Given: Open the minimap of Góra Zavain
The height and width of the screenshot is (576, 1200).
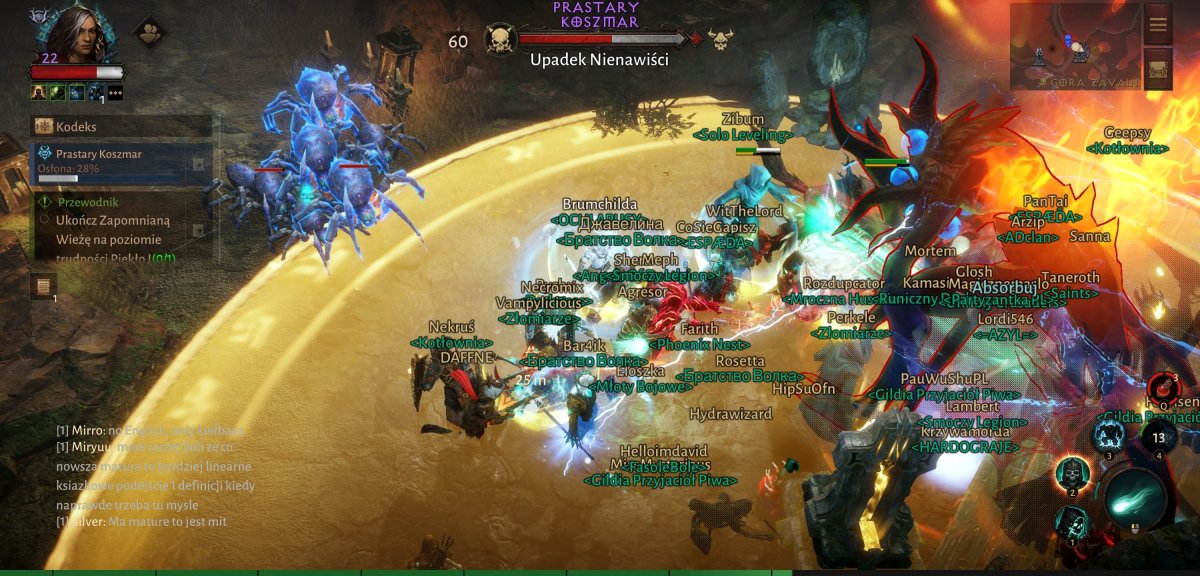Looking at the screenshot, I should [x=1073, y=47].
